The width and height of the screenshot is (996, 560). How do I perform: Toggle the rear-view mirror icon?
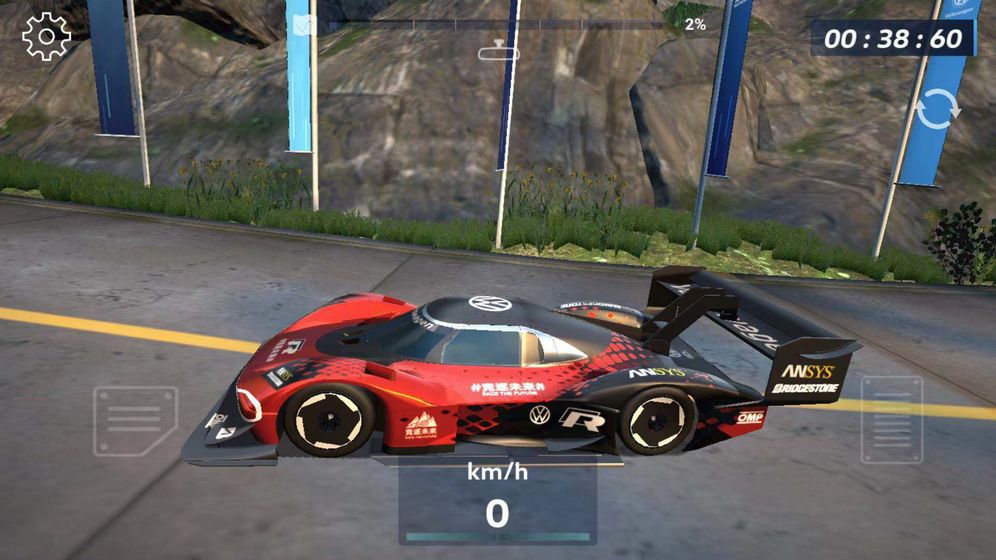tap(498, 52)
